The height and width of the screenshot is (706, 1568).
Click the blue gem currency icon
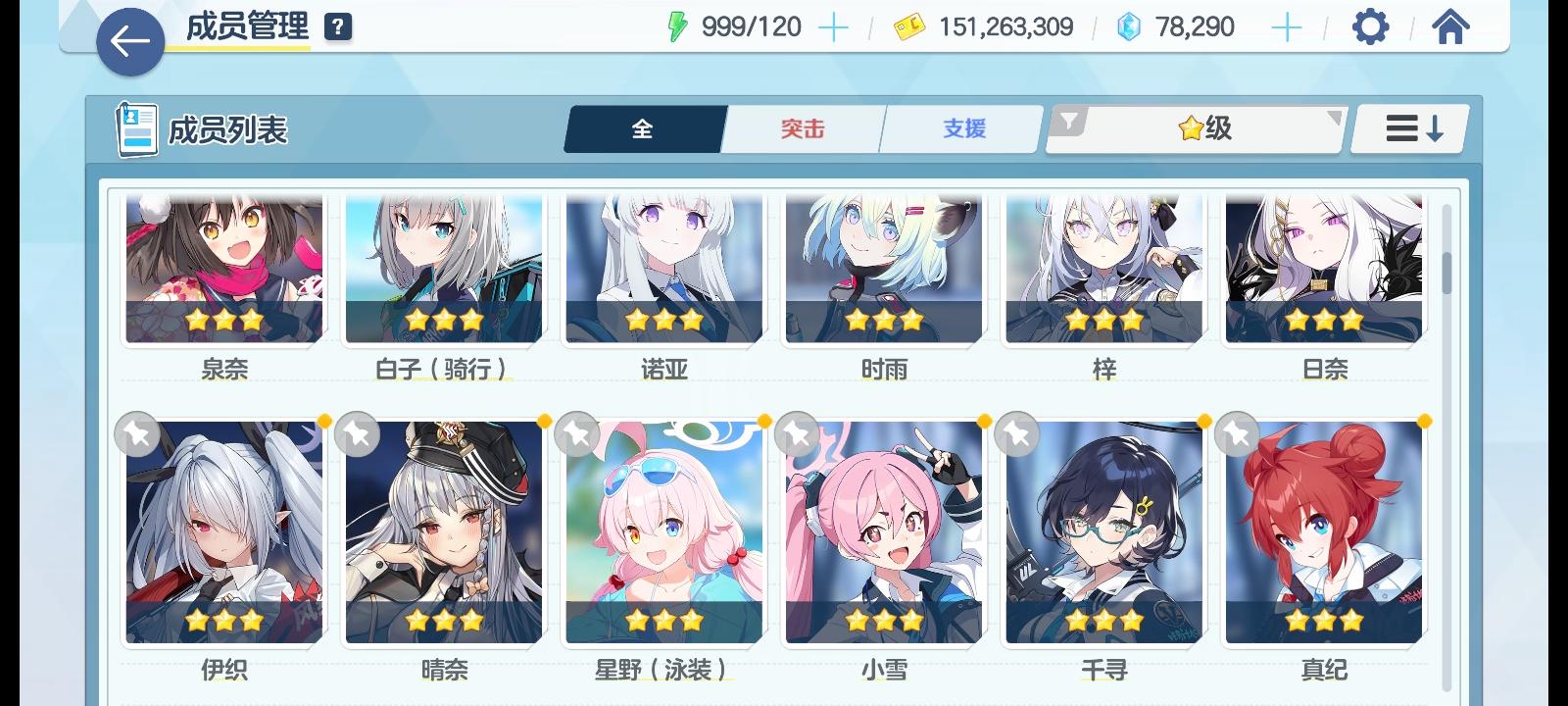(x=1130, y=27)
